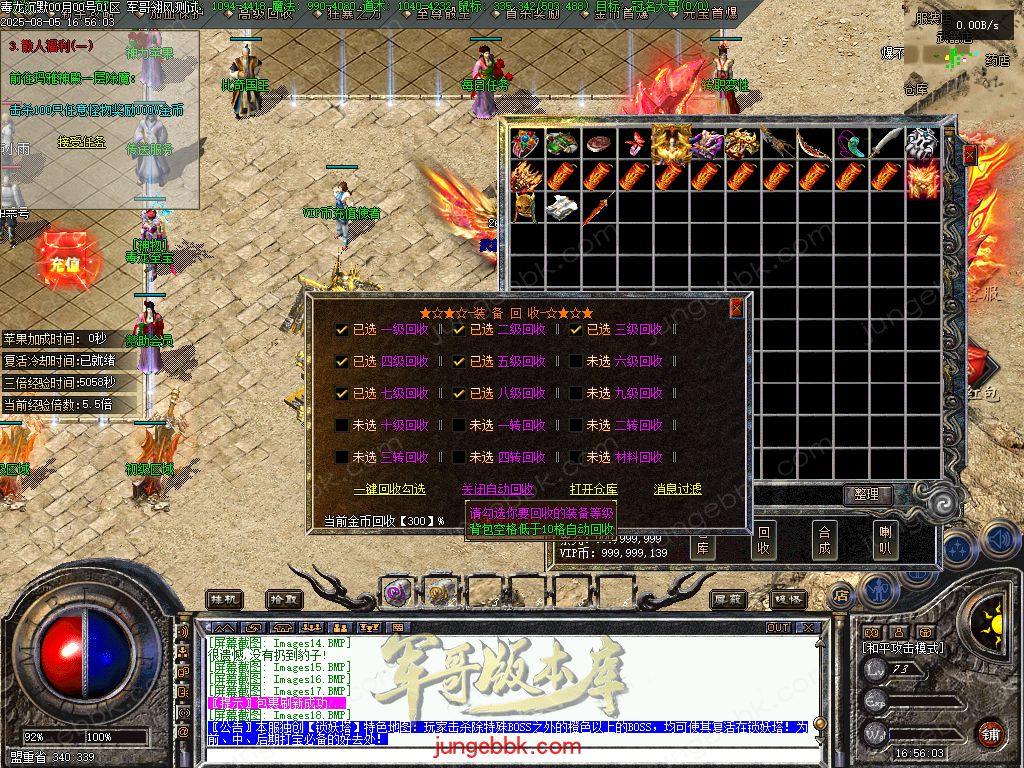Click the 拾取 pickup button
The image size is (1024, 768).
coord(283,598)
